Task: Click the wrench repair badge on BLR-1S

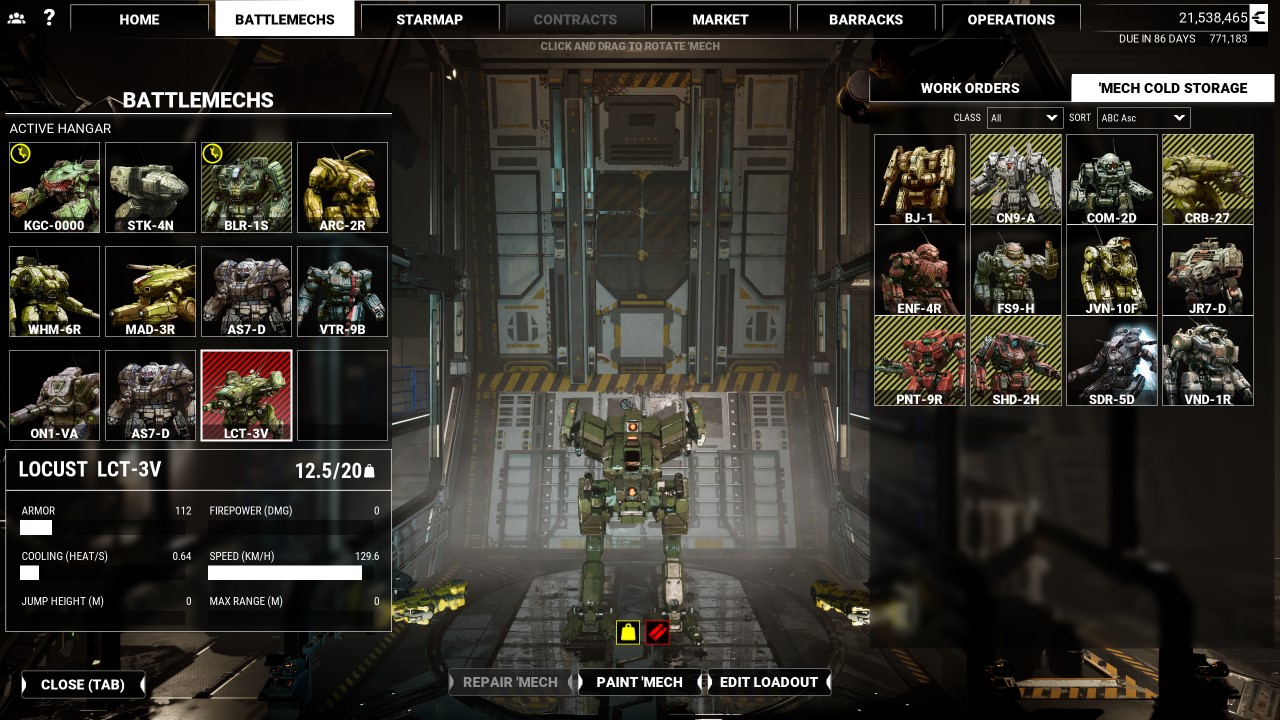Action: point(211,155)
